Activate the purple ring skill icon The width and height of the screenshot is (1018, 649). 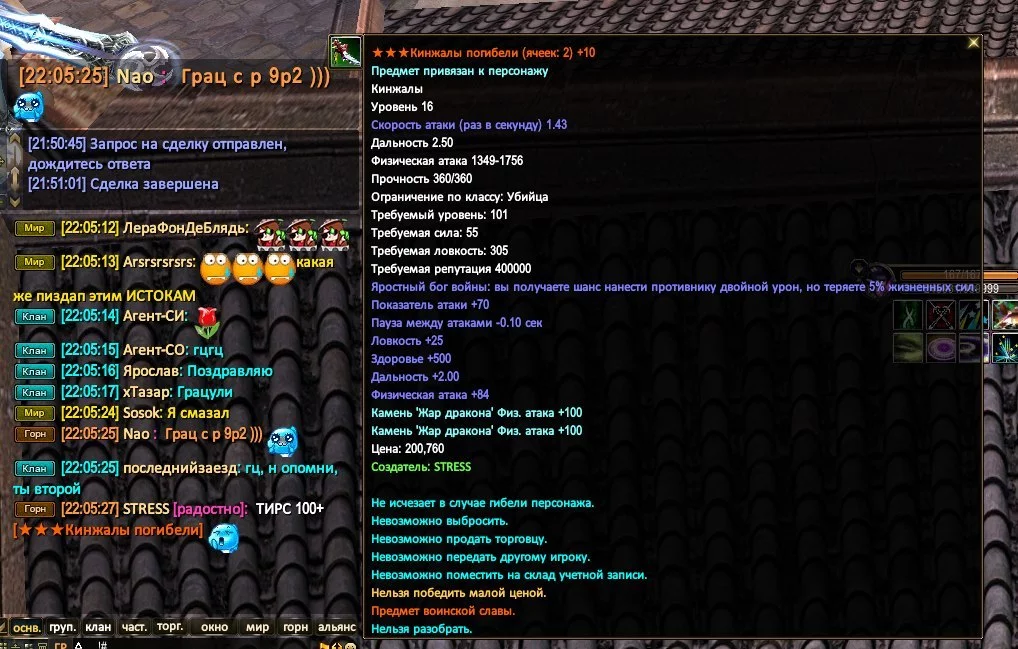(940, 348)
